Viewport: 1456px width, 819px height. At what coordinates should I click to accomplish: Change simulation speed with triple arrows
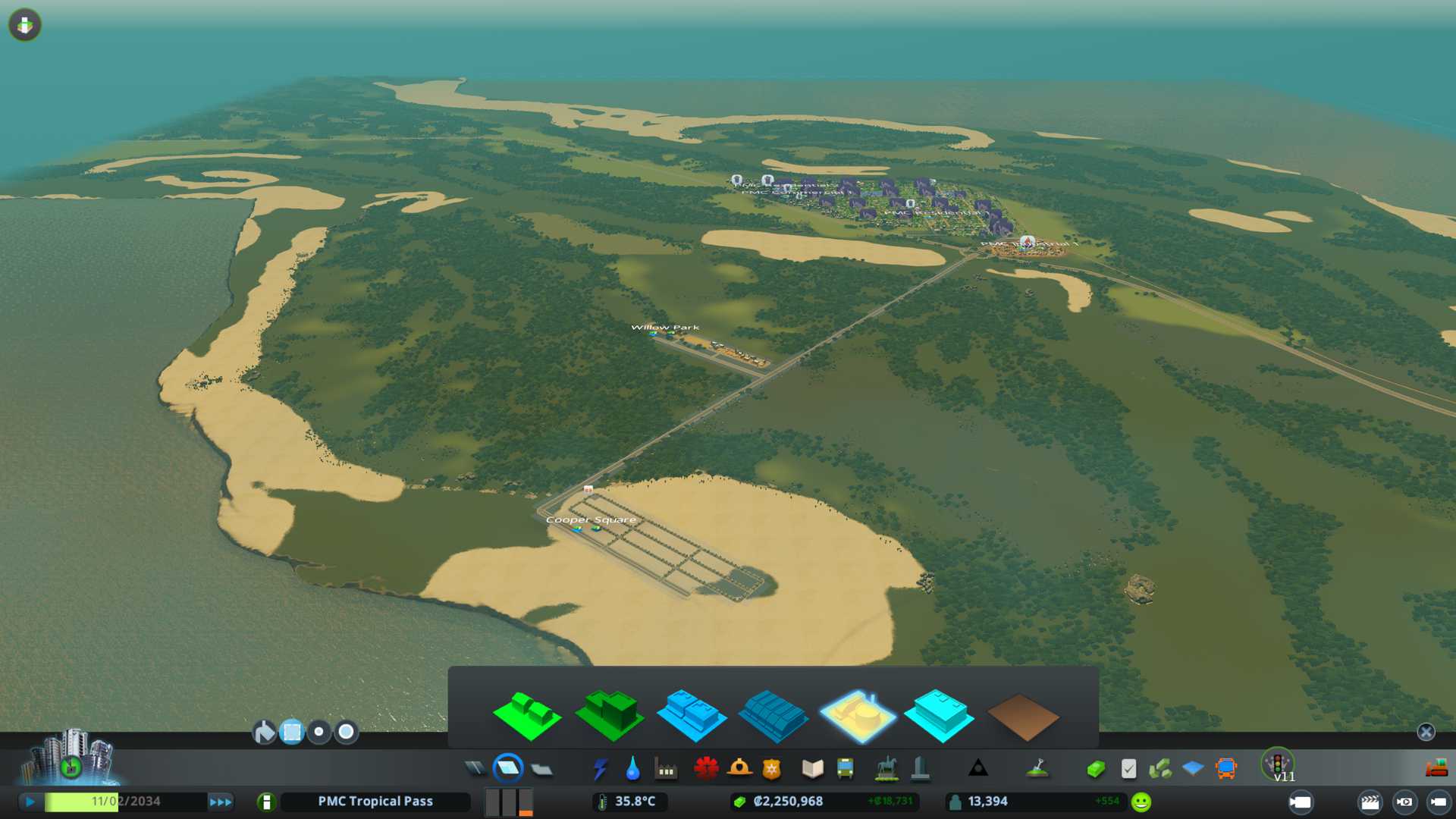click(221, 802)
